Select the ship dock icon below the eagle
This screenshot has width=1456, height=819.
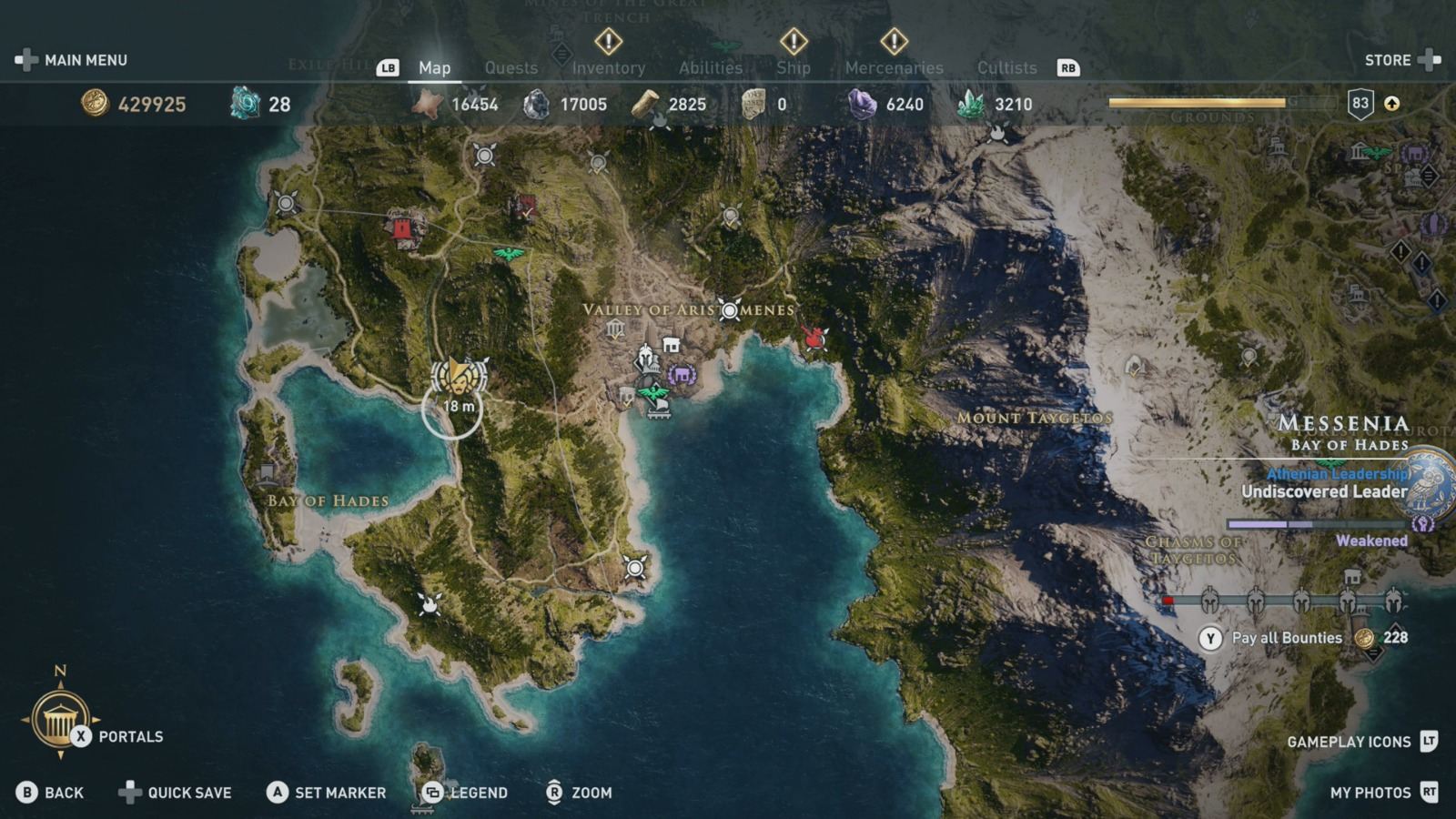659,411
